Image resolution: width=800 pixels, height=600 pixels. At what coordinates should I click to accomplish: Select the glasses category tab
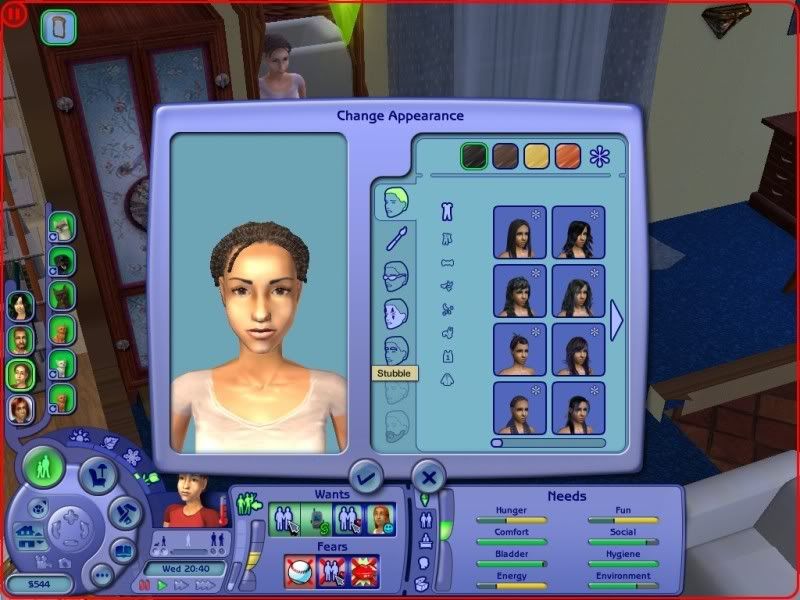click(x=397, y=276)
